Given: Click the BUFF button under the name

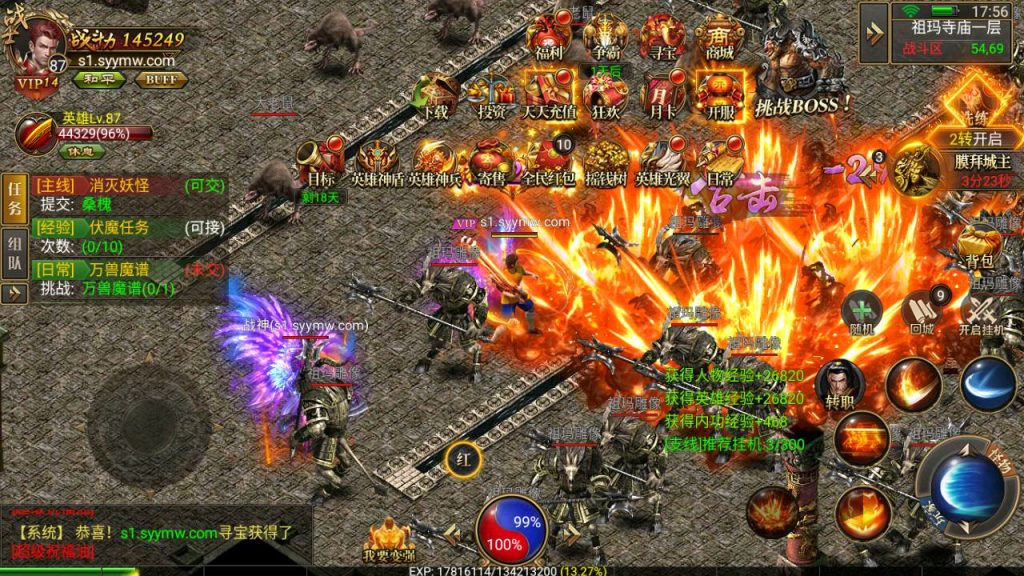Looking at the screenshot, I should [x=161, y=80].
